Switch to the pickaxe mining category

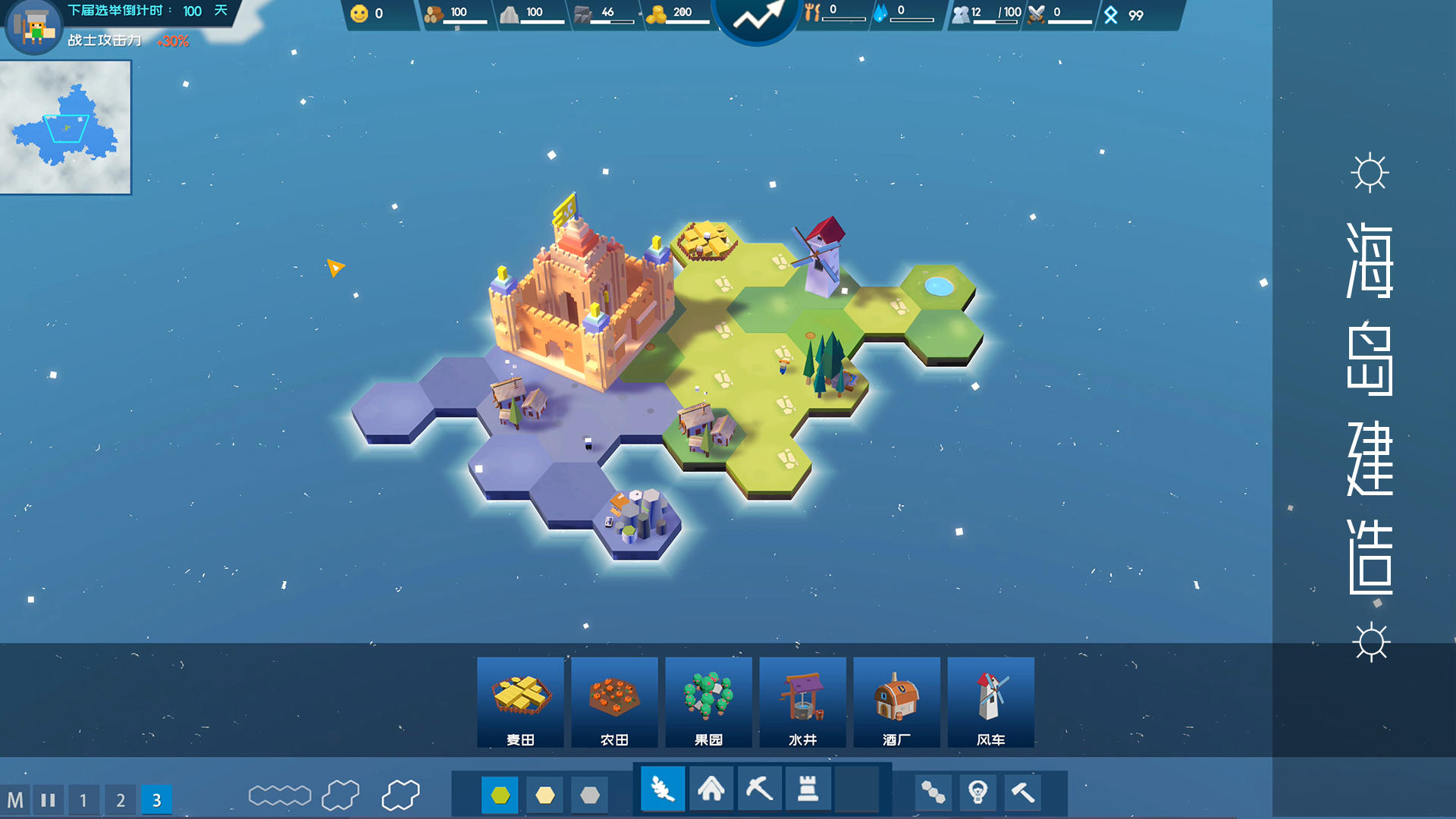(759, 790)
